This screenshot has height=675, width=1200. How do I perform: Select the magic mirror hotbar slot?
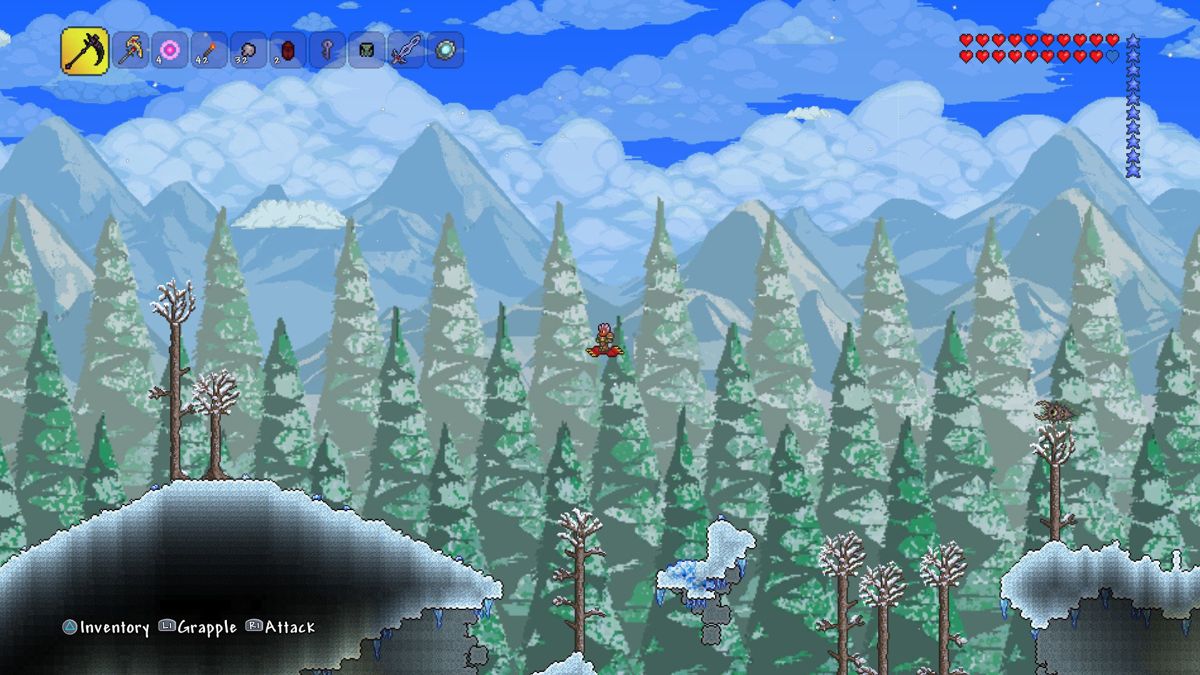click(445, 50)
